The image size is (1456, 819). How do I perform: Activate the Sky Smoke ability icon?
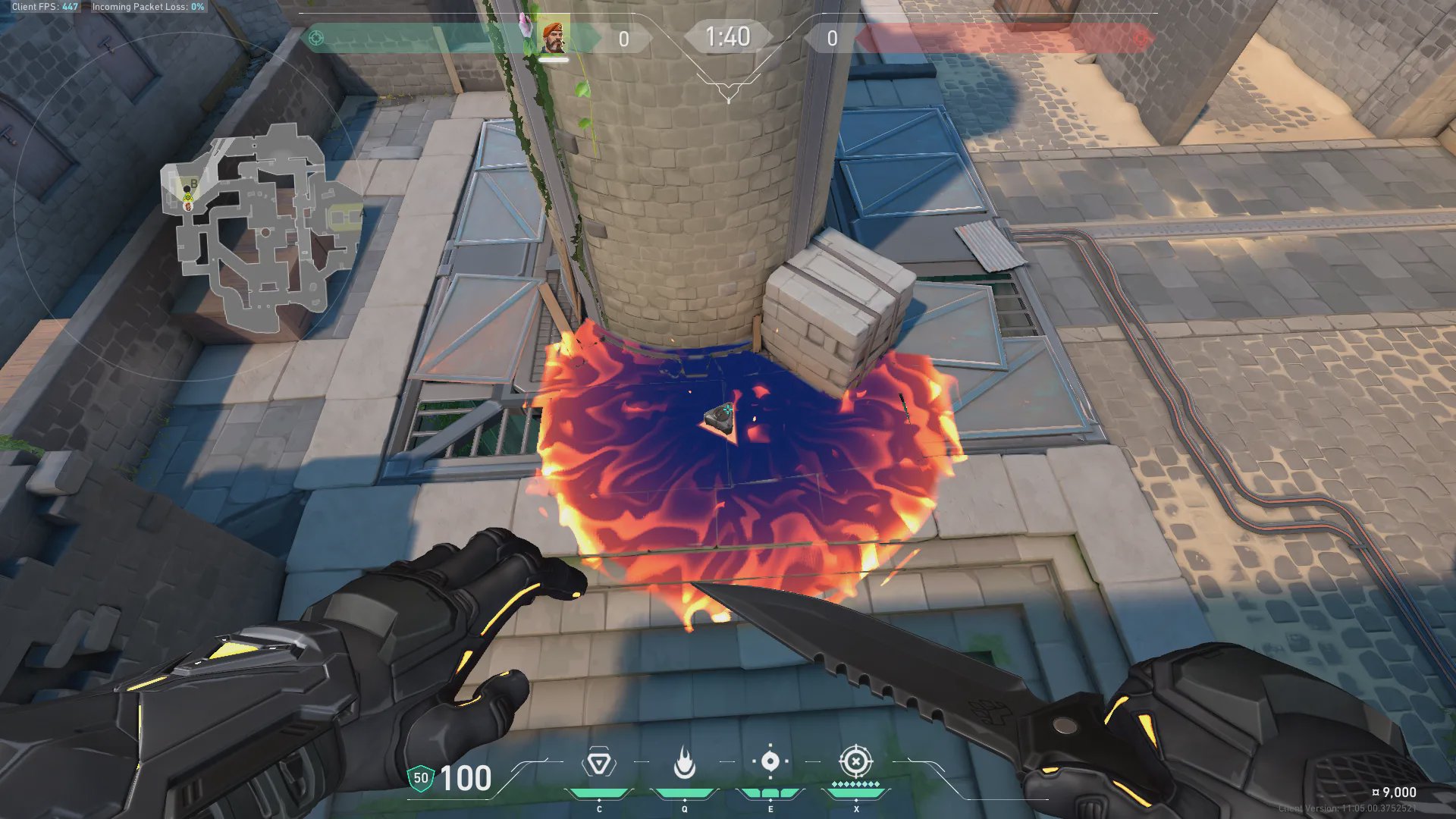click(770, 761)
